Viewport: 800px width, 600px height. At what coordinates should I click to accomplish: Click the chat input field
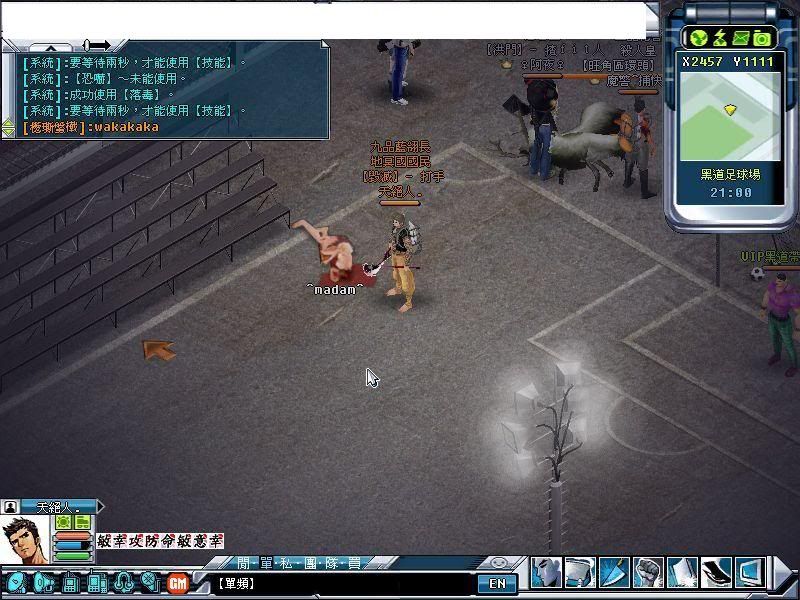[340, 583]
